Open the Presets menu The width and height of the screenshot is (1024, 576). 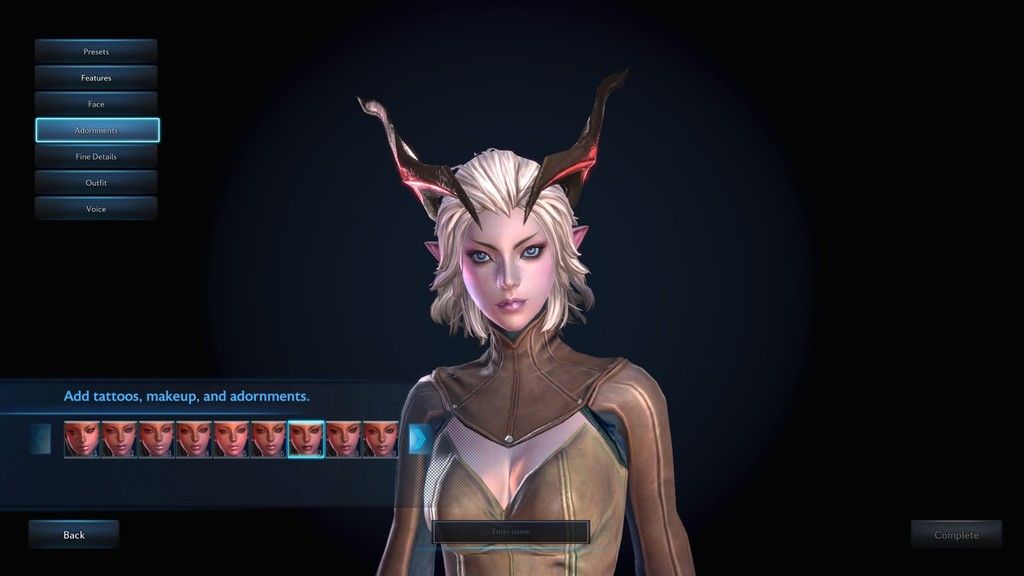[x=96, y=51]
